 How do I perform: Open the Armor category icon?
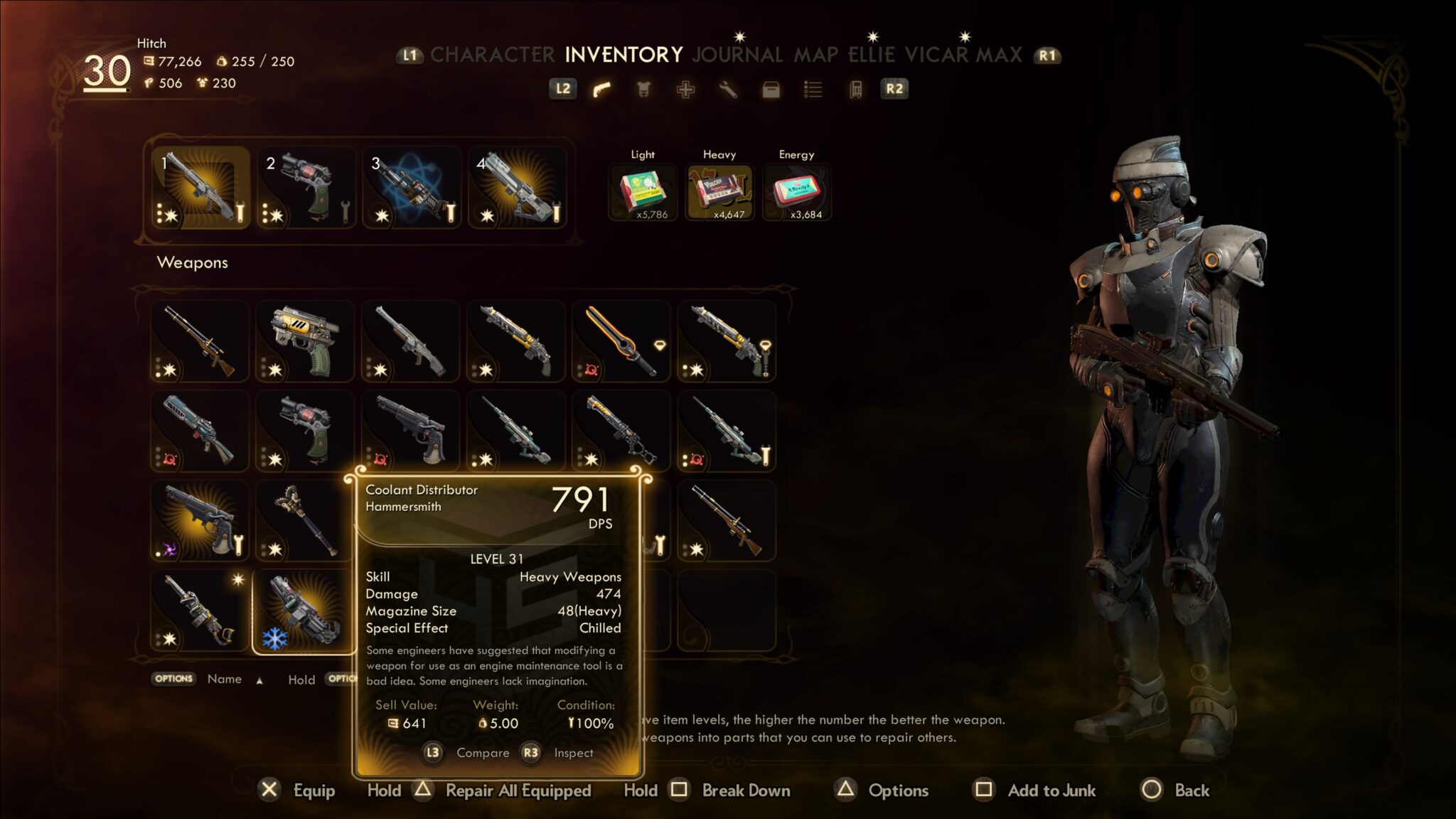tap(644, 89)
